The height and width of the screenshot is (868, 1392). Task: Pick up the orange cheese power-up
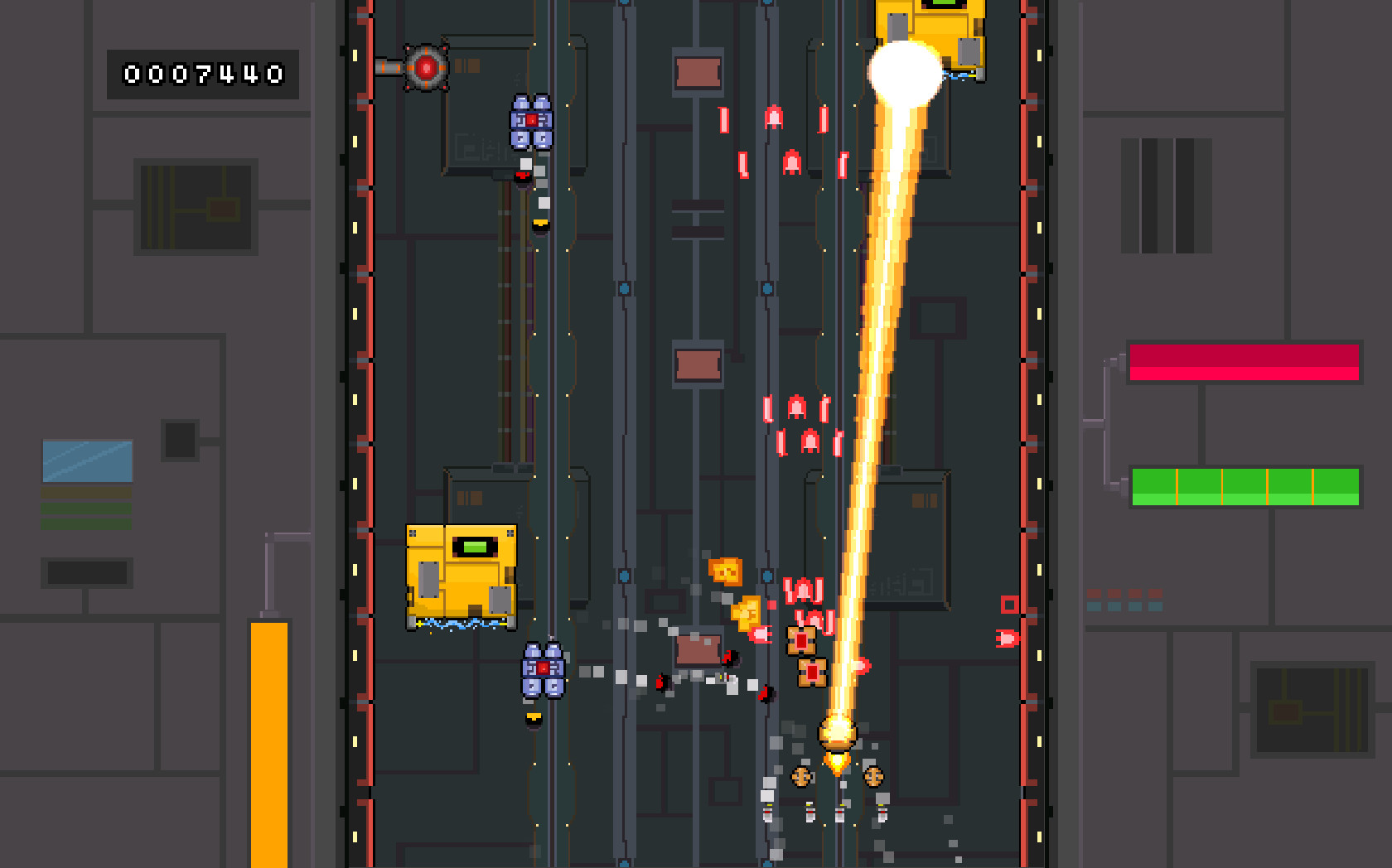click(725, 570)
